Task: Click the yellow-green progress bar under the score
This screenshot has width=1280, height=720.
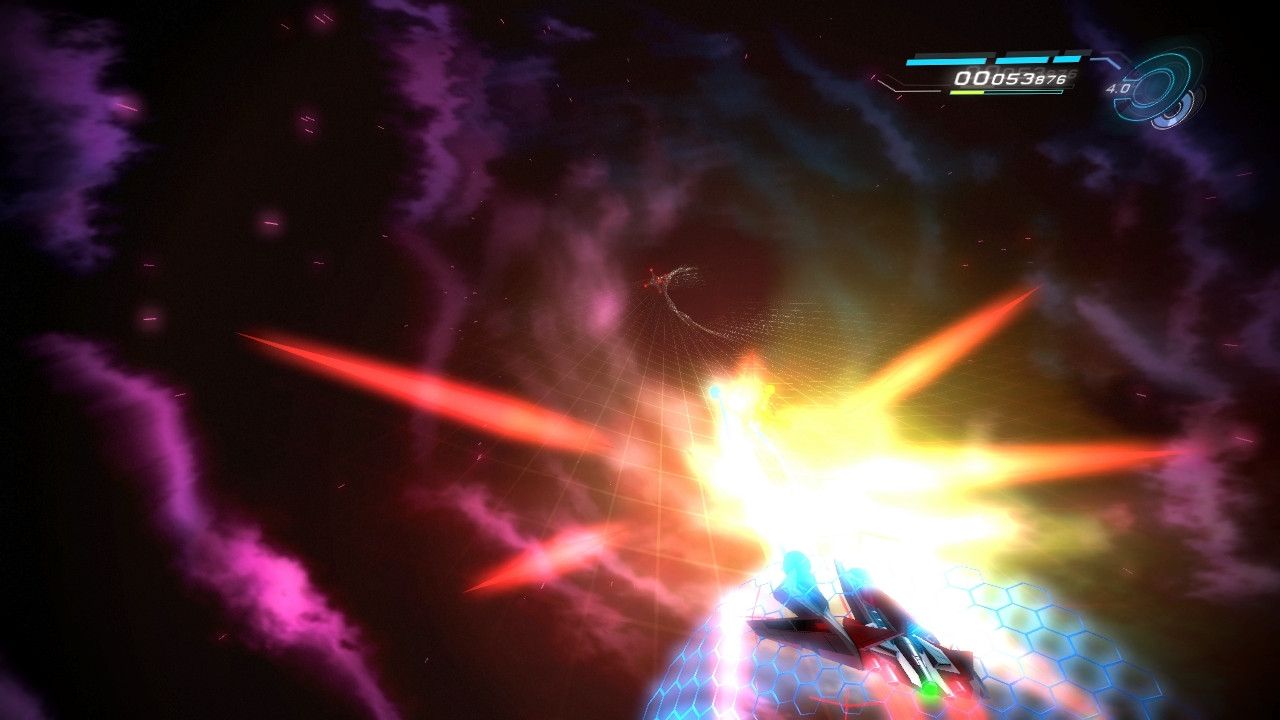Action: (x=969, y=92)
